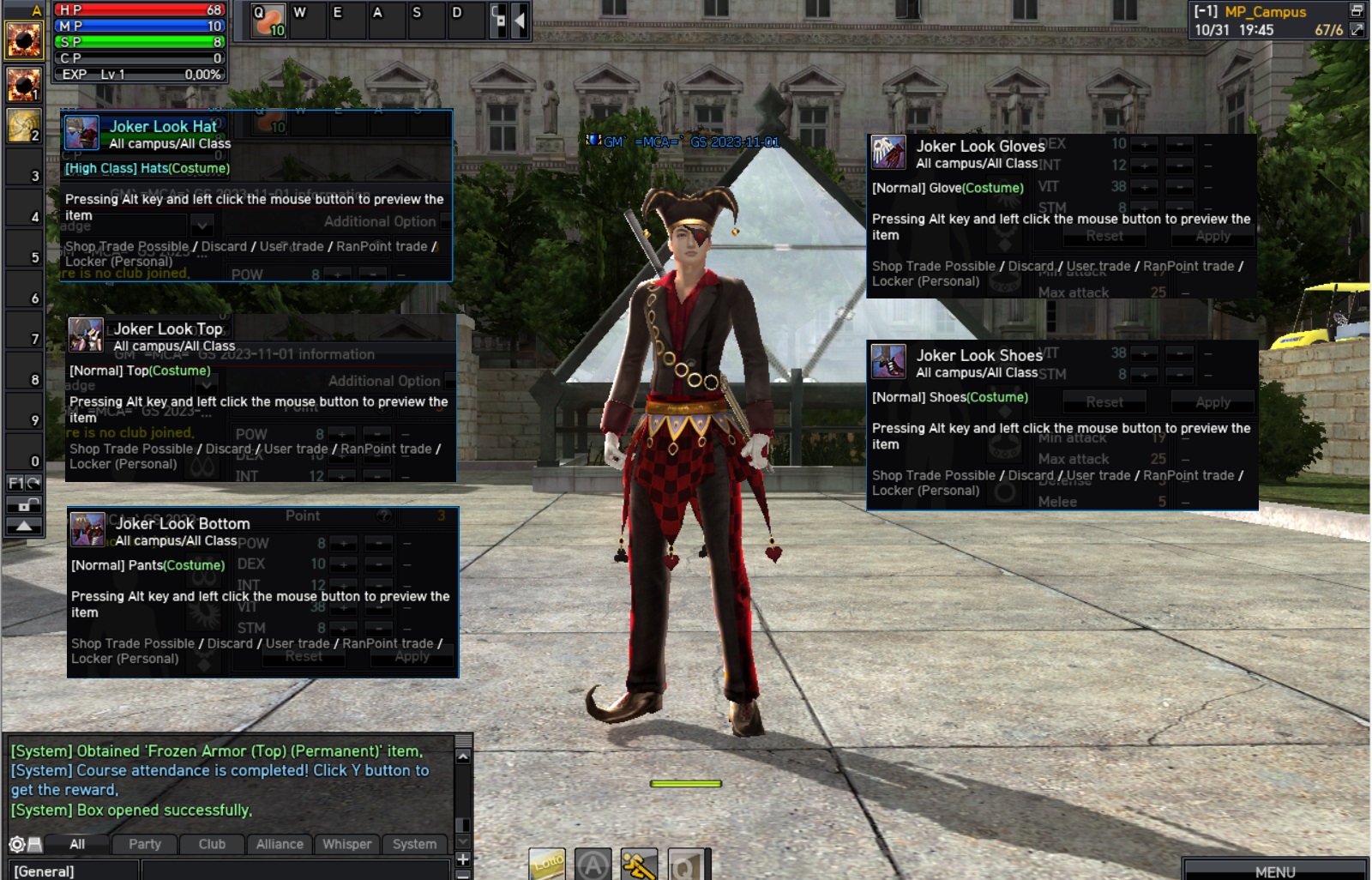1372x880 pixels.
Task: Click the chat message input field
Action: 292,871
